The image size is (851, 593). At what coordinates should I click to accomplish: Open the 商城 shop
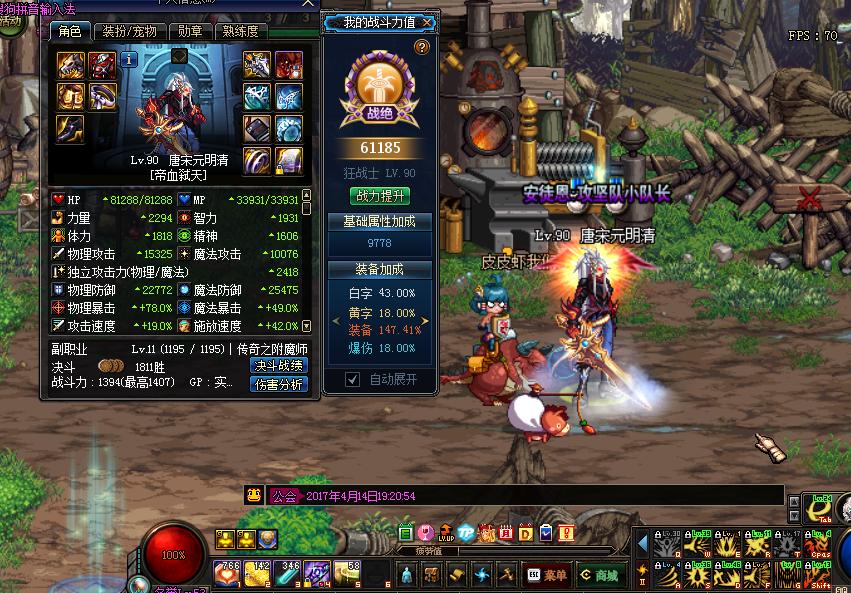point(600,575)
